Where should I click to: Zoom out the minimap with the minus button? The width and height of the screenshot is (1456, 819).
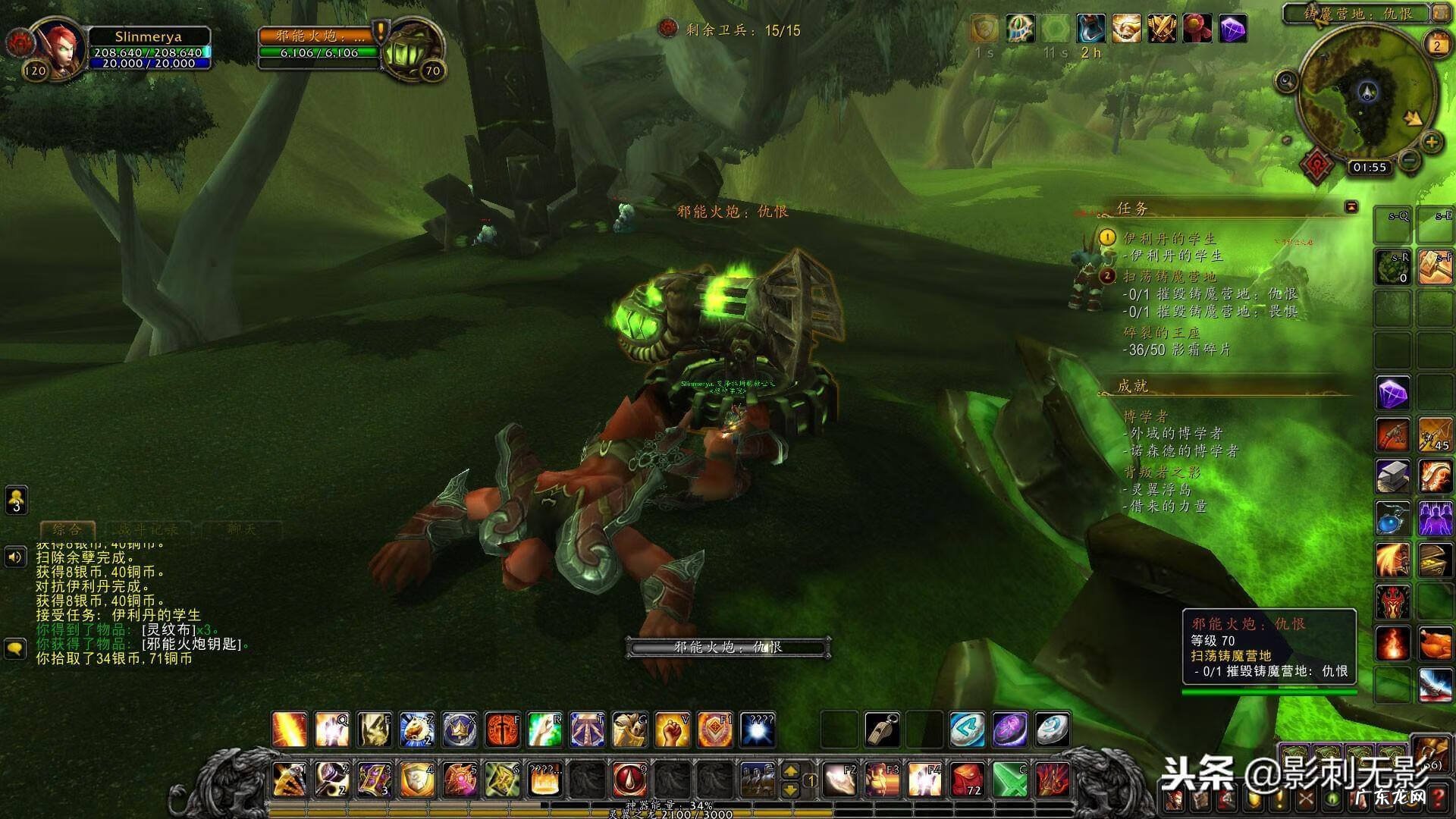coord(1409,161)
